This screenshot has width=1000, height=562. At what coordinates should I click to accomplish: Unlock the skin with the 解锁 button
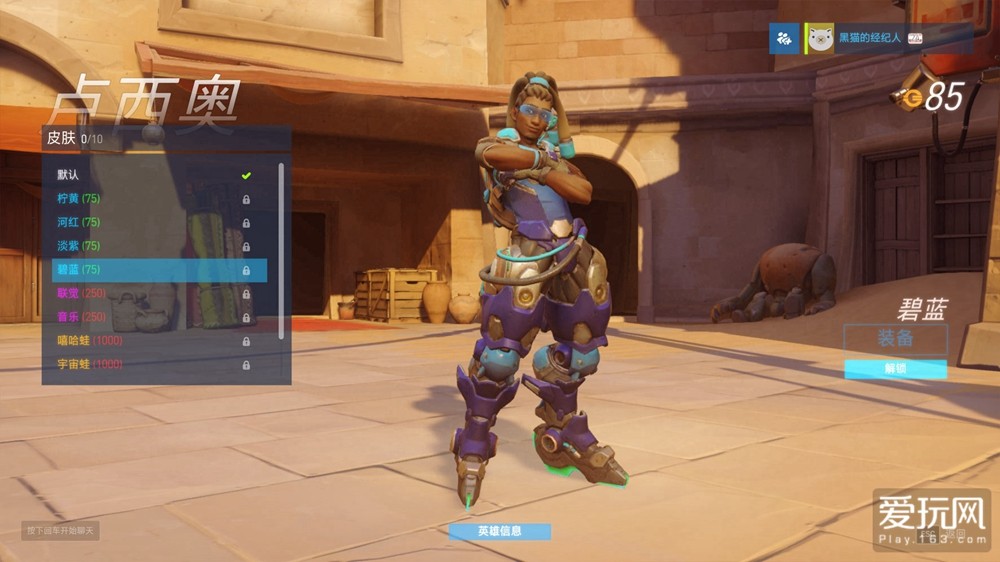pos(895,369)
